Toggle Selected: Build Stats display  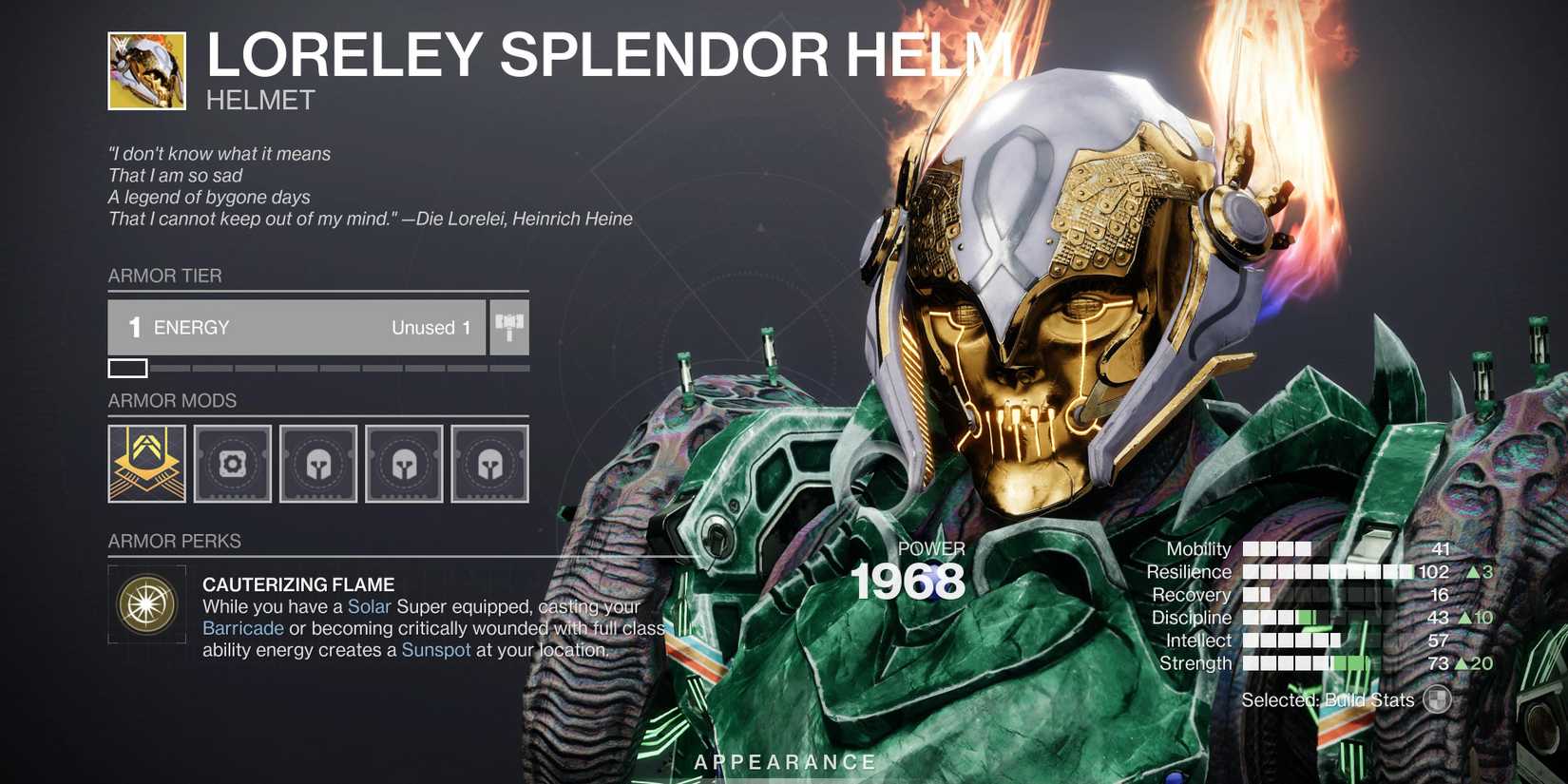[x=1328, y=698]
